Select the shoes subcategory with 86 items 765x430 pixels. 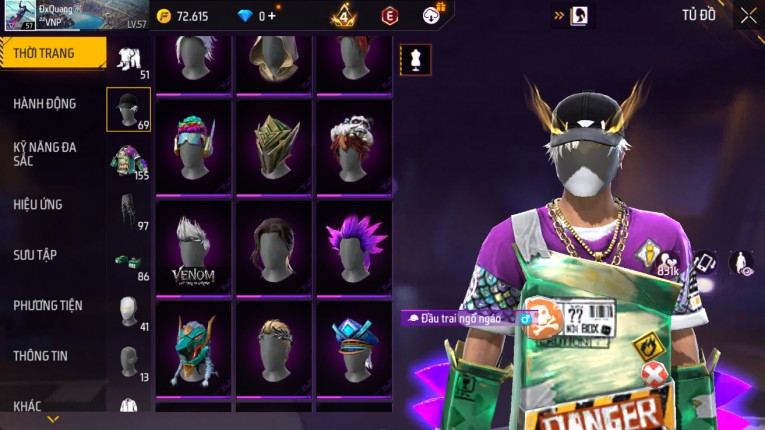pos(128,262)
